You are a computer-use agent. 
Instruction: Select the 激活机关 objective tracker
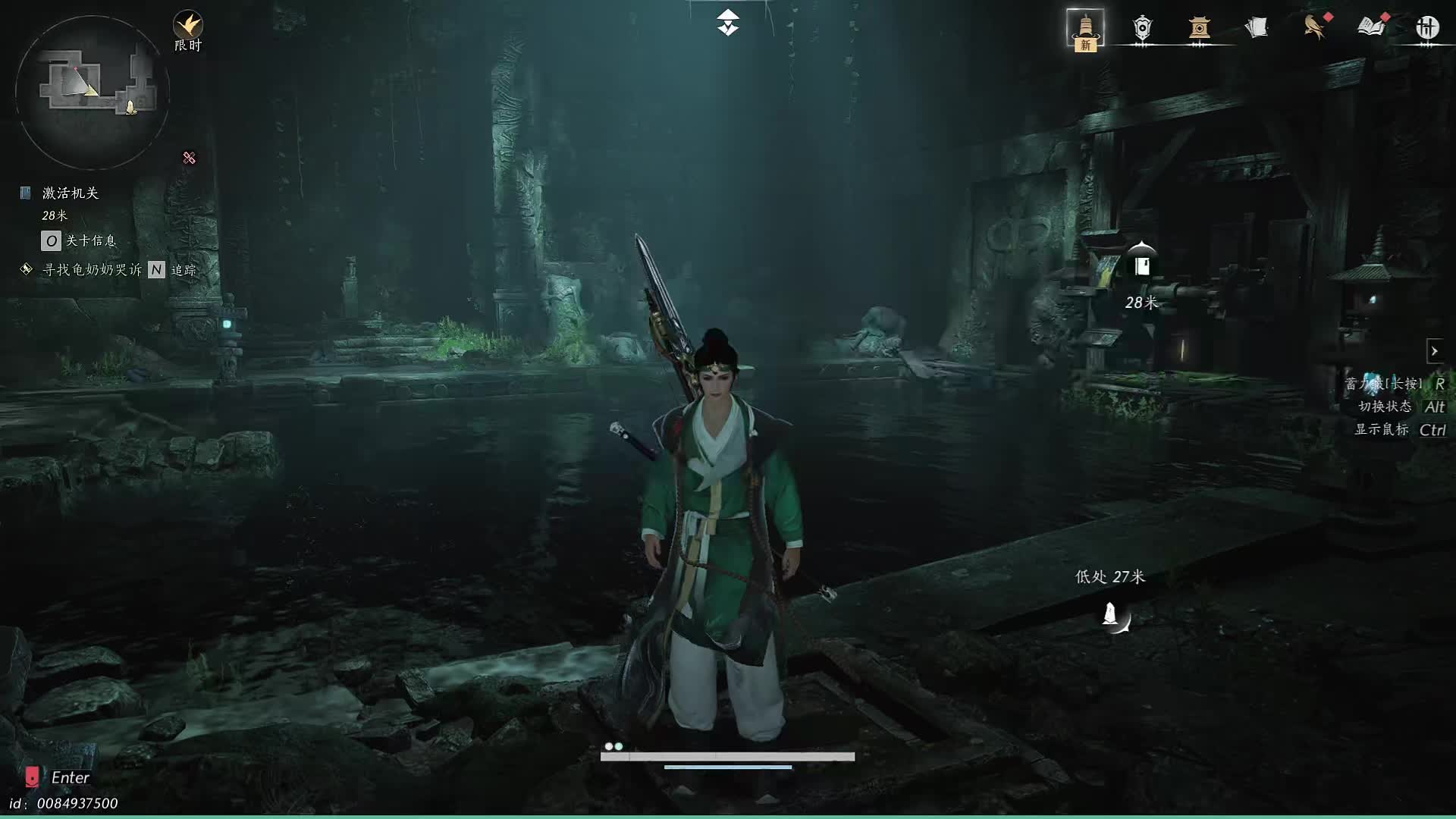tap(71, 193)
